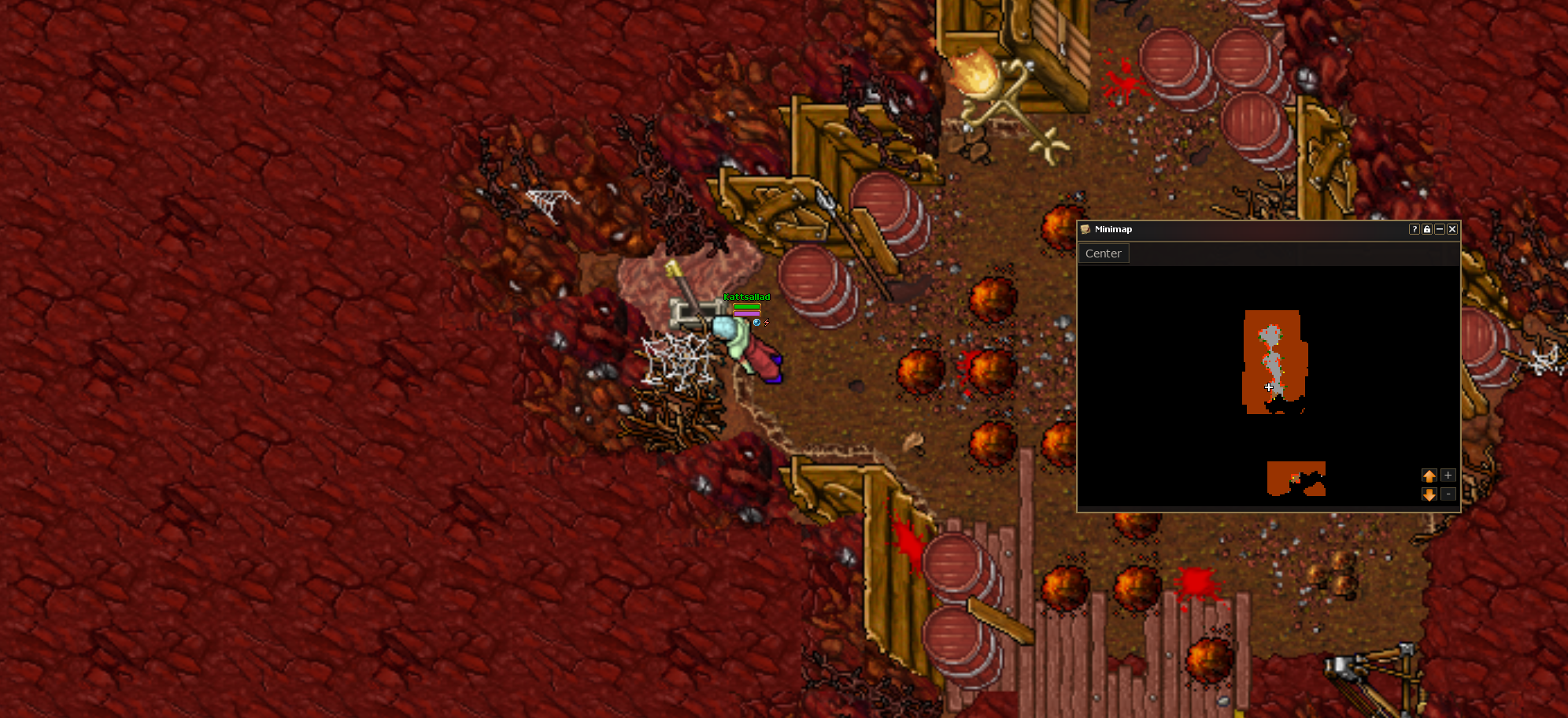Minimize the Minimap window
Image resolution: width=1568 pixels, height=718 pixels.
coord(1440,229)
